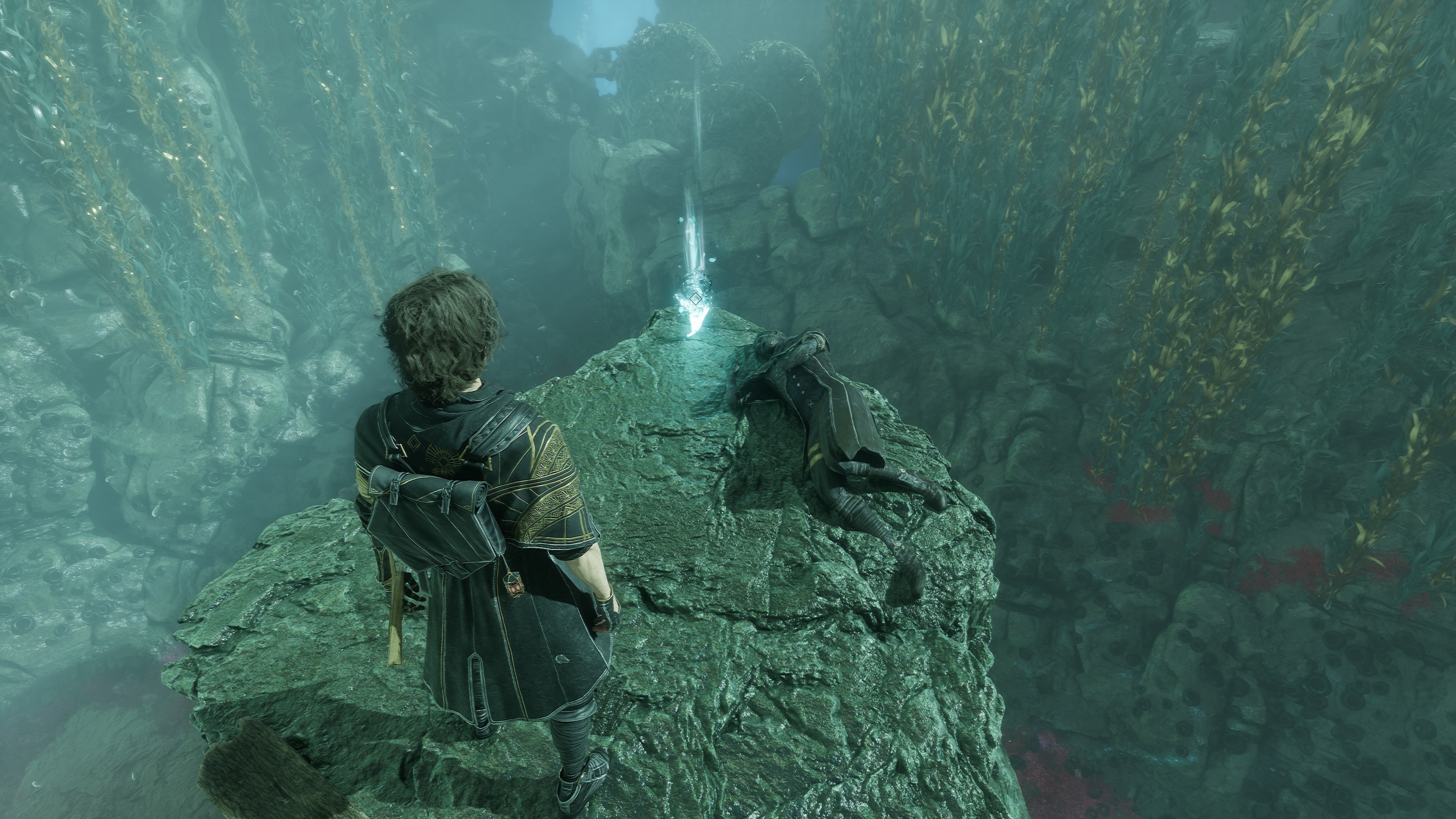This screenshot has width=1456, height=819.
Task: Click the diamond interaction marker on the loot
Action: click(x=696, y=299)
